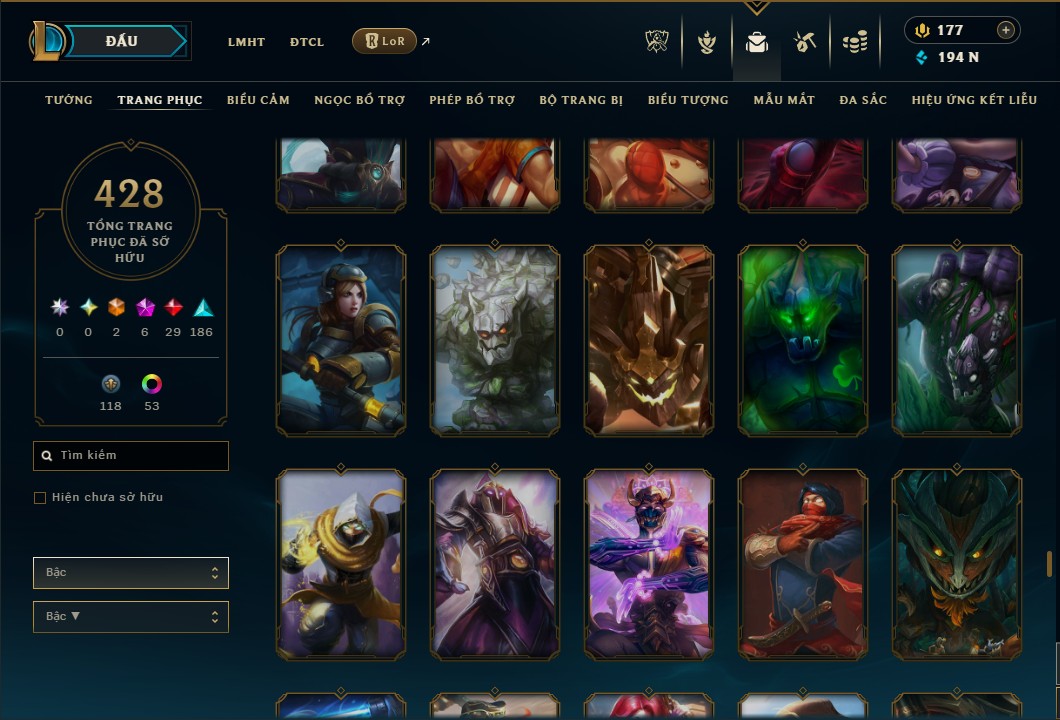
Task: Open the first Bậc dropdown
Action: point(131,573)
